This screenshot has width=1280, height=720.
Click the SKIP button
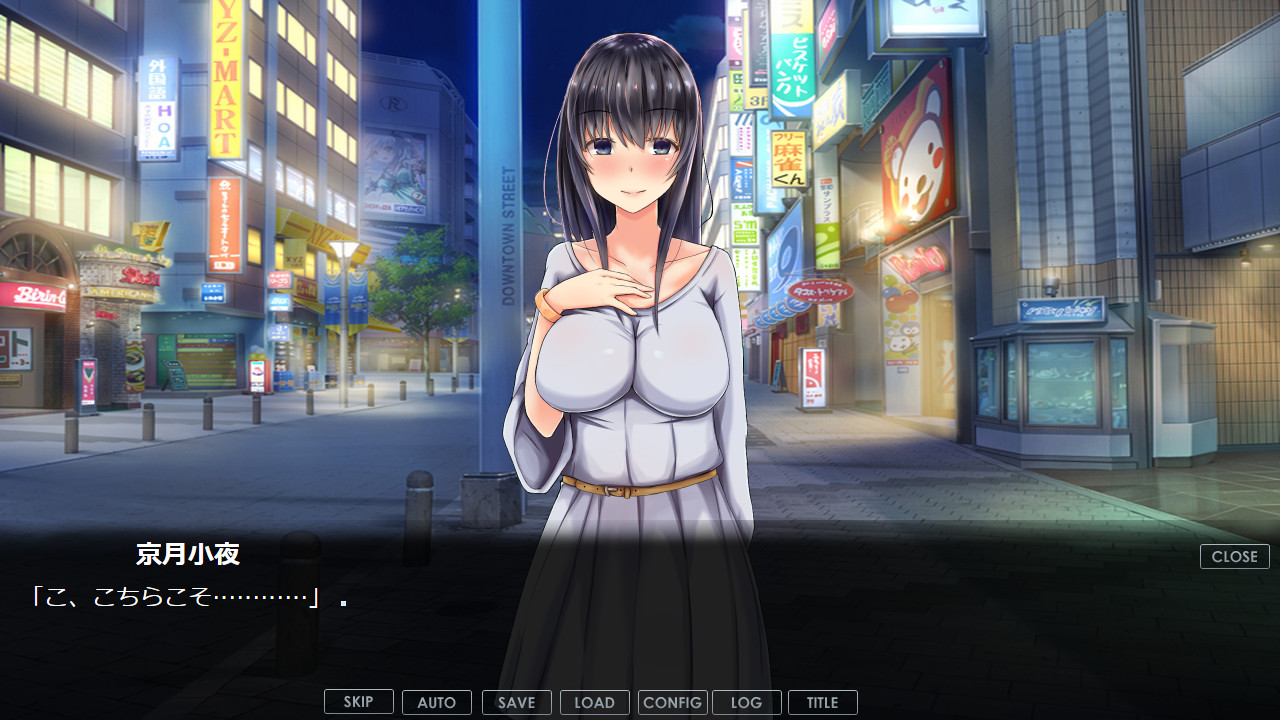click(359, 702)
